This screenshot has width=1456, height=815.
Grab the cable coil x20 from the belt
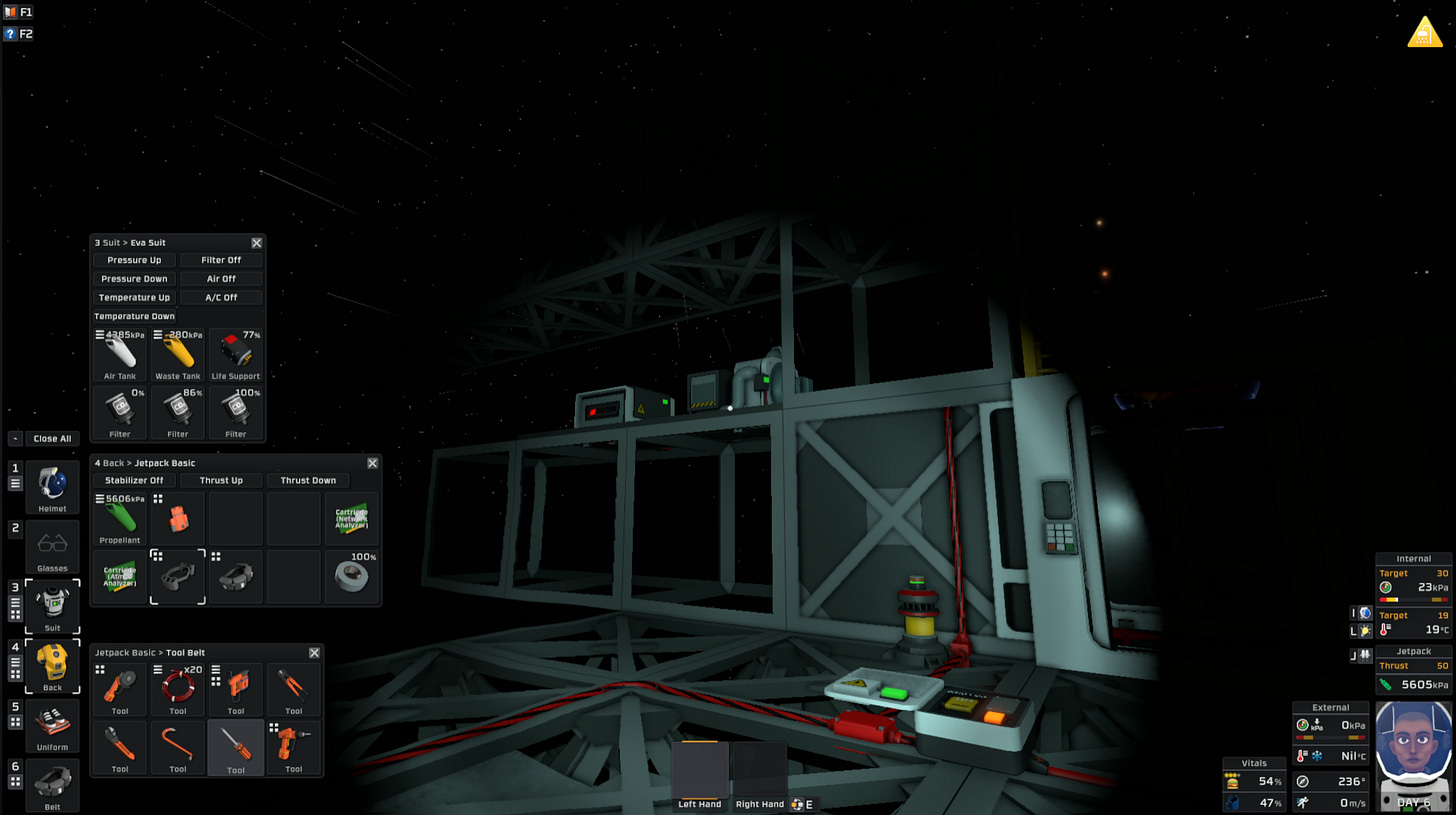(178, 688)
